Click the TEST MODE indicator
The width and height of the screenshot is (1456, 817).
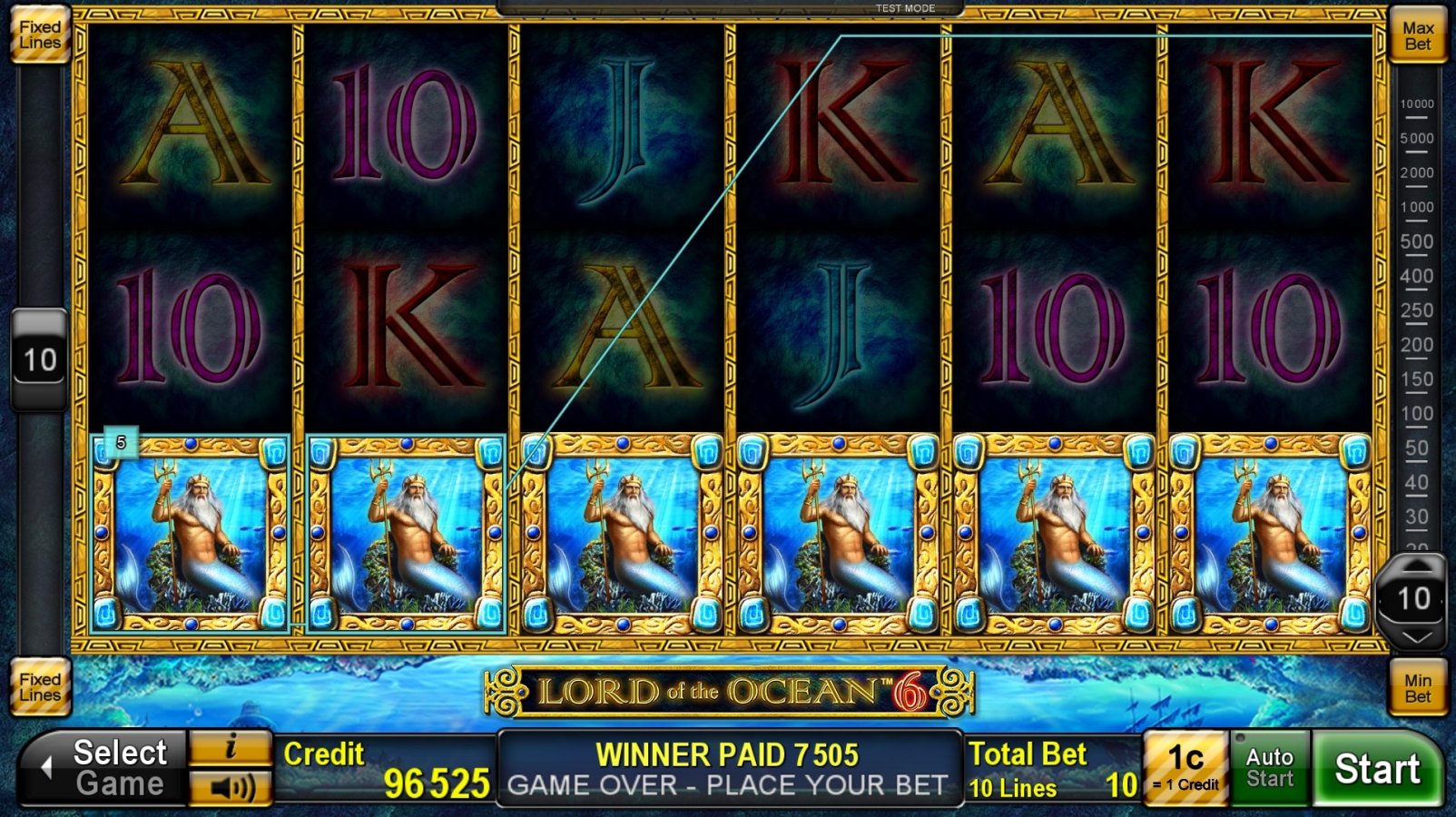(904, 8)
